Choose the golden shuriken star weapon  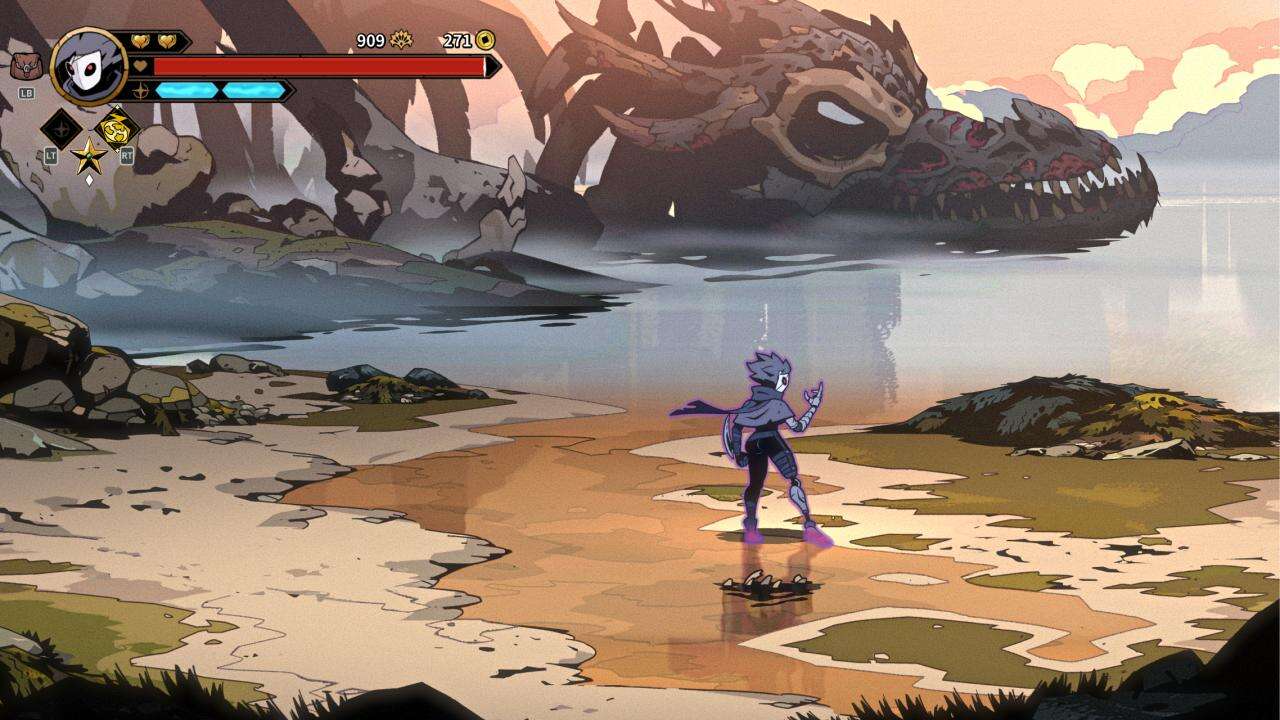click(x=89, y=156)
